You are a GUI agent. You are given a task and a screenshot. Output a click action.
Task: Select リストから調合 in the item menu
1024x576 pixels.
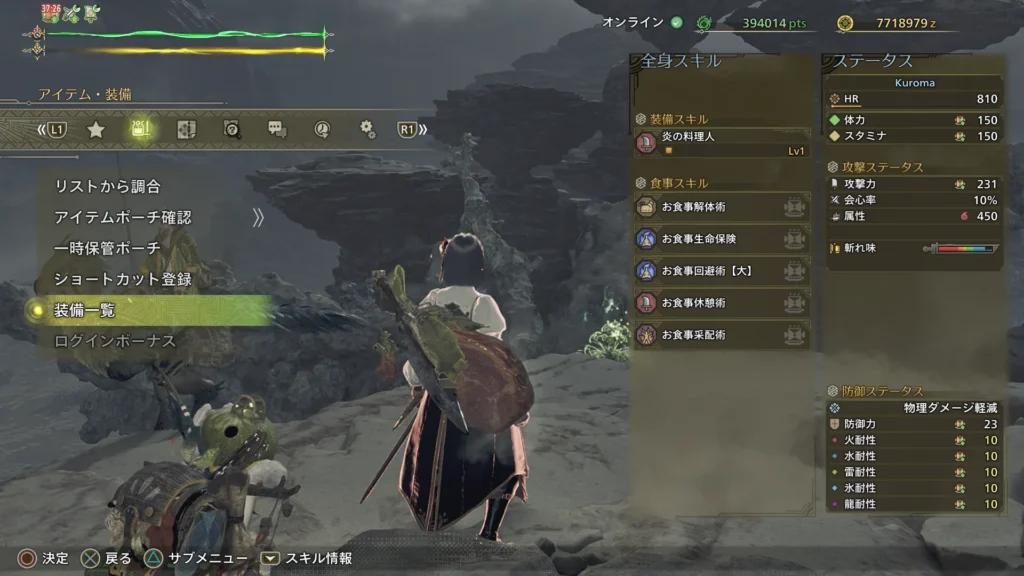pyautogui.click(x=107, y=186)
